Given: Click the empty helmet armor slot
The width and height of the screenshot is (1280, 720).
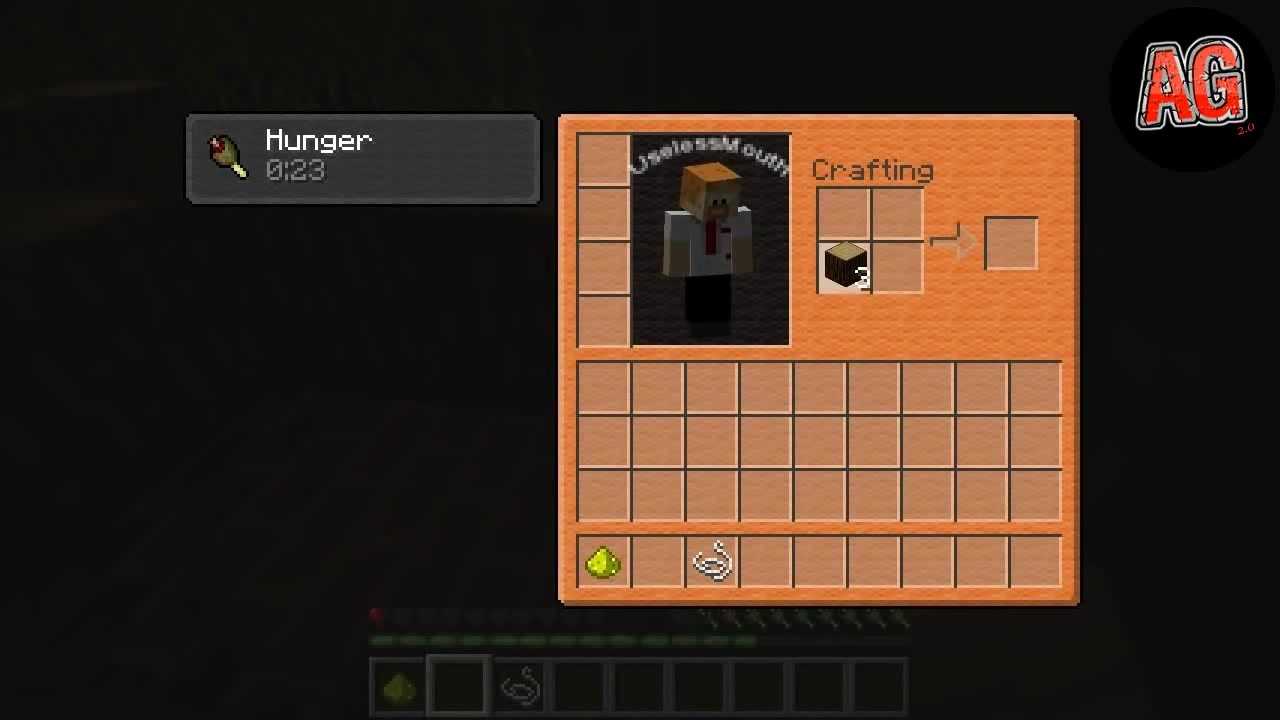Looking at the screenshot, I should [603, 158].
